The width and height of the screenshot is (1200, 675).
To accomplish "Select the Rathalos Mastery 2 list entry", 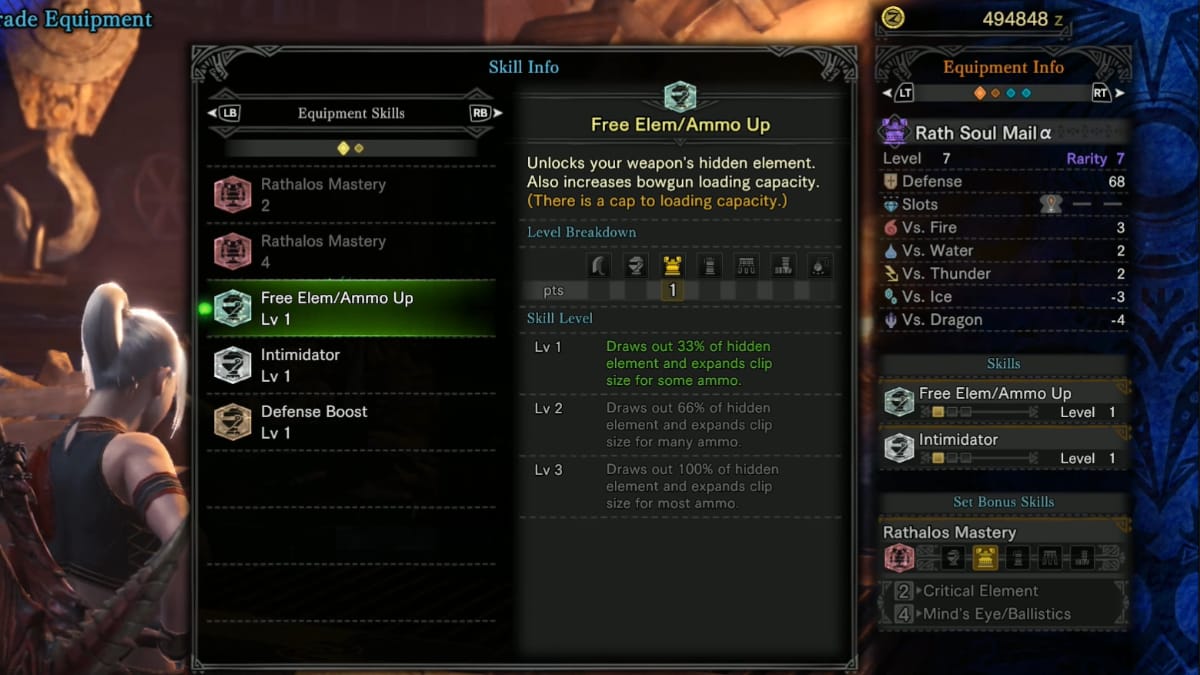I will (350, 194).
